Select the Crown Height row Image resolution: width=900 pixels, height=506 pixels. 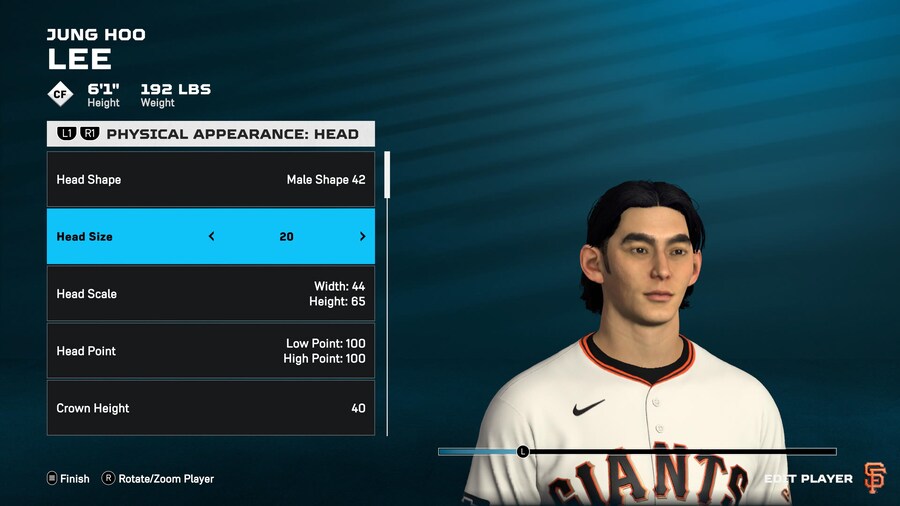[x=210, y=408]
